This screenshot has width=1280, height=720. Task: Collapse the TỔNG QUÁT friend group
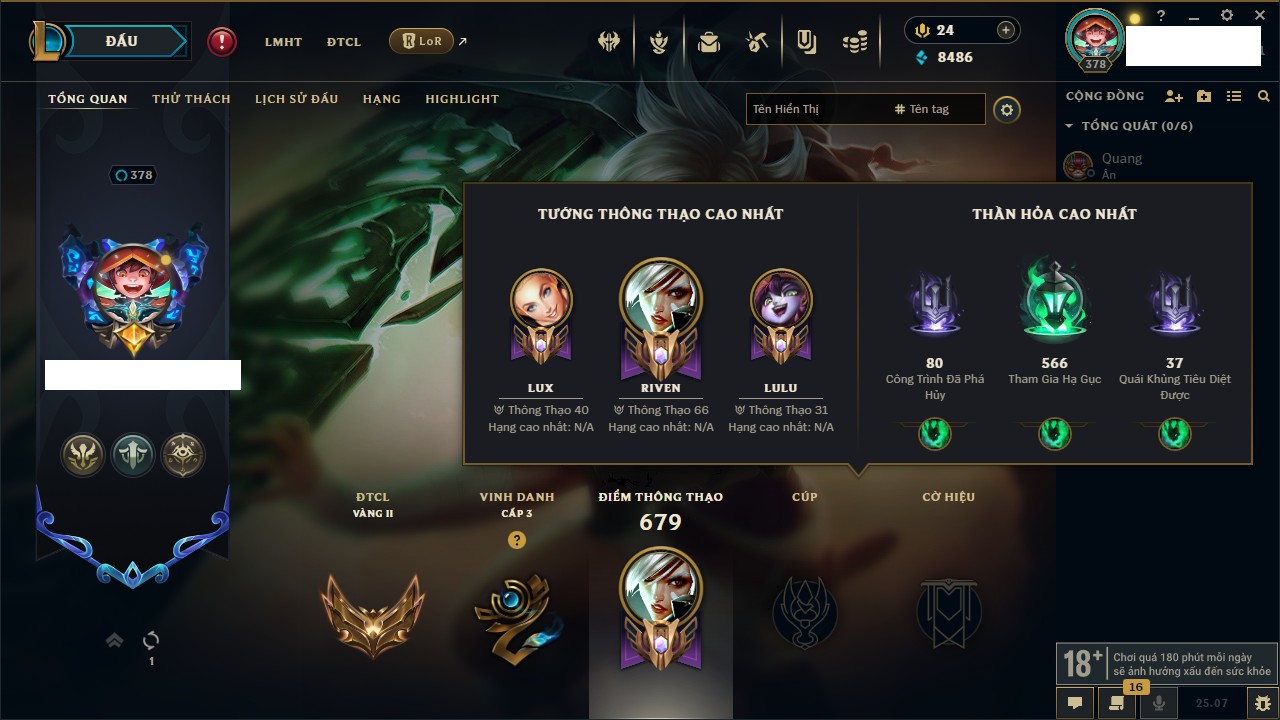coord(1069,126)
